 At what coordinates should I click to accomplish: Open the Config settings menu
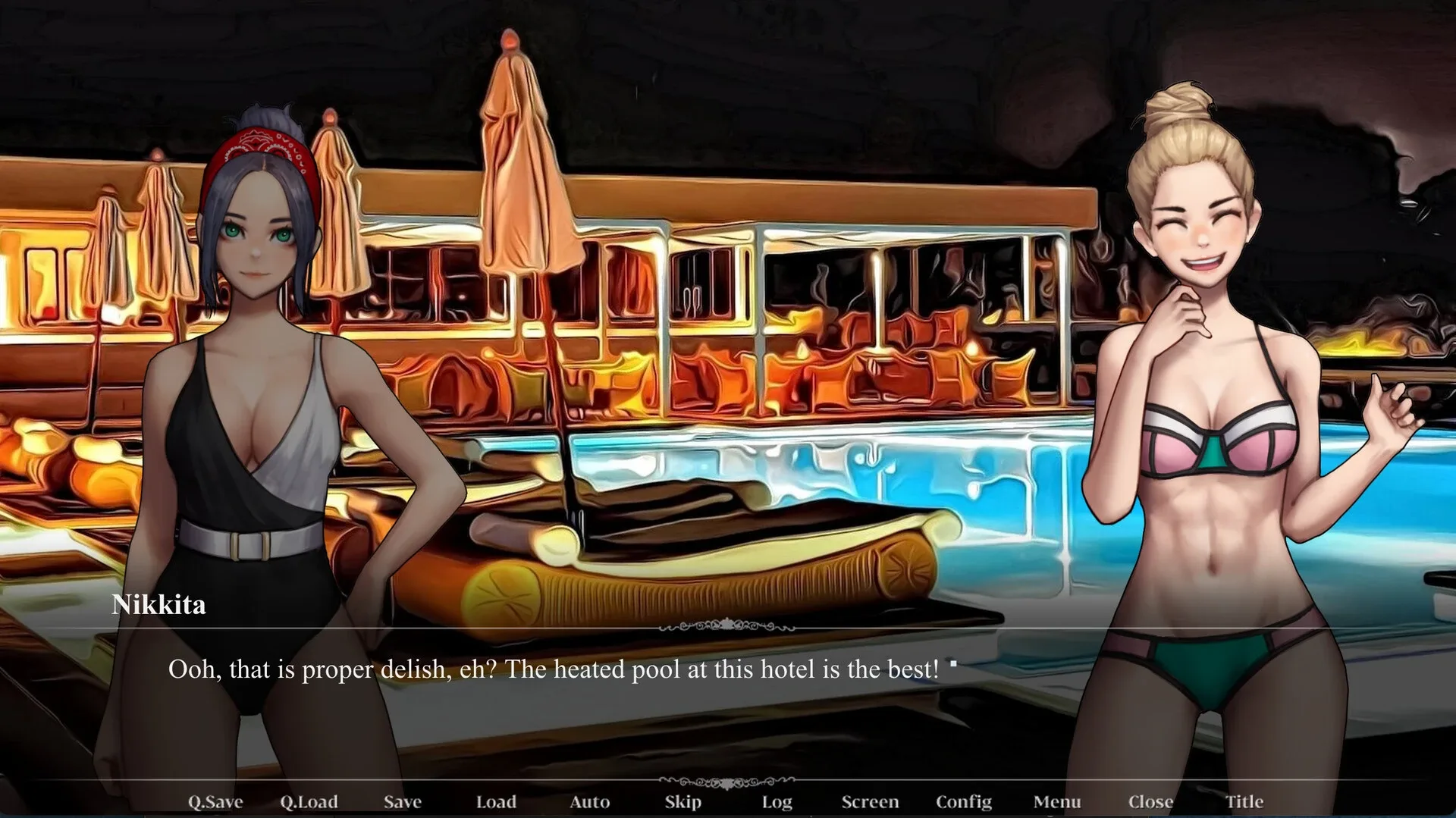(x=964, y=801)
